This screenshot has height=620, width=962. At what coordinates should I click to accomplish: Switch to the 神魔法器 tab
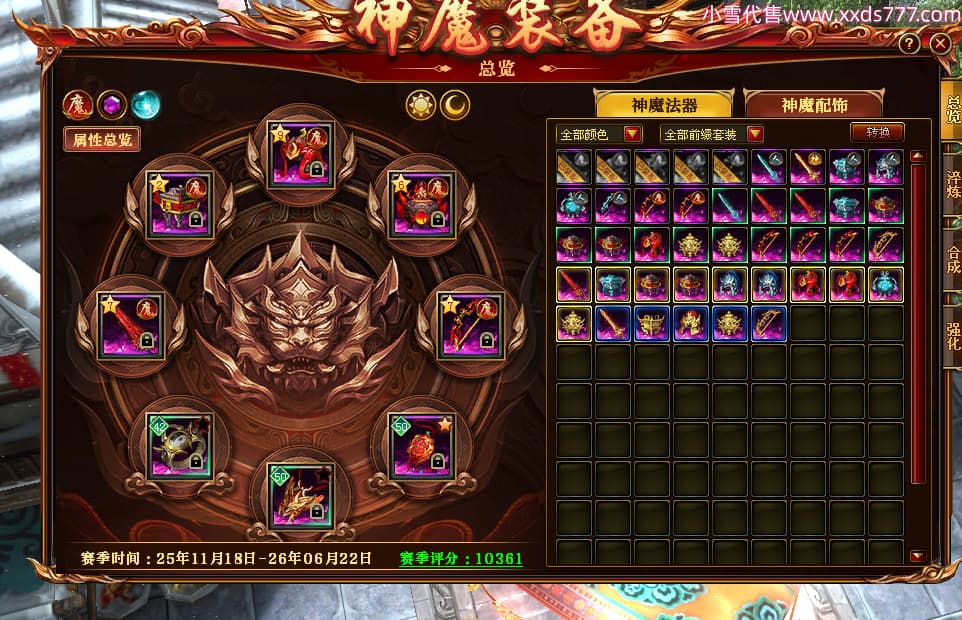[x=663, y=104]
